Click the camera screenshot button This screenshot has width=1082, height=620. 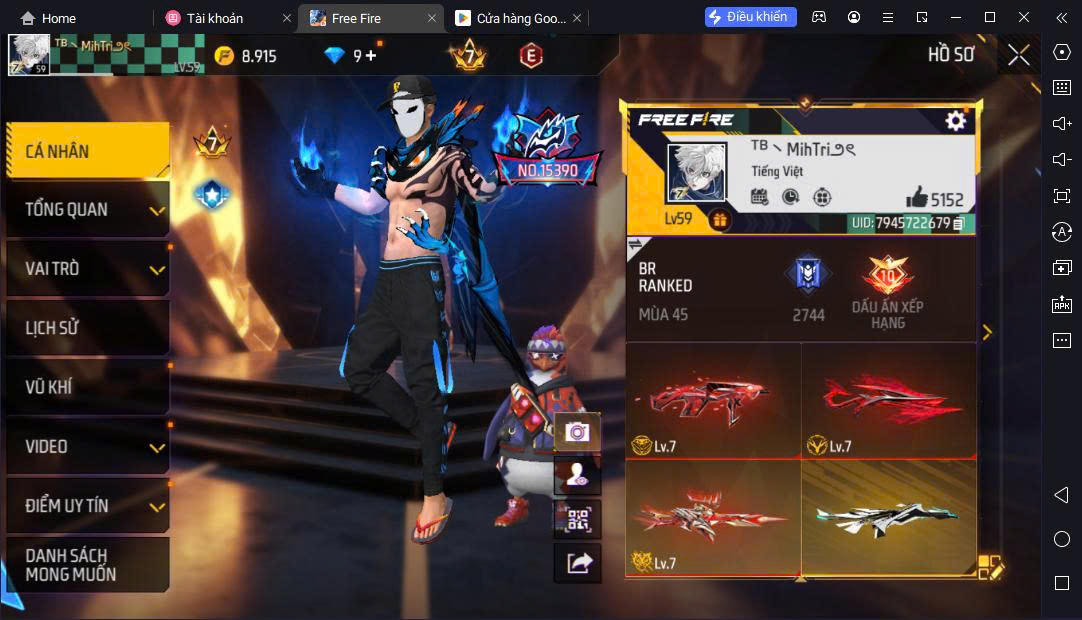coord(577,432)
